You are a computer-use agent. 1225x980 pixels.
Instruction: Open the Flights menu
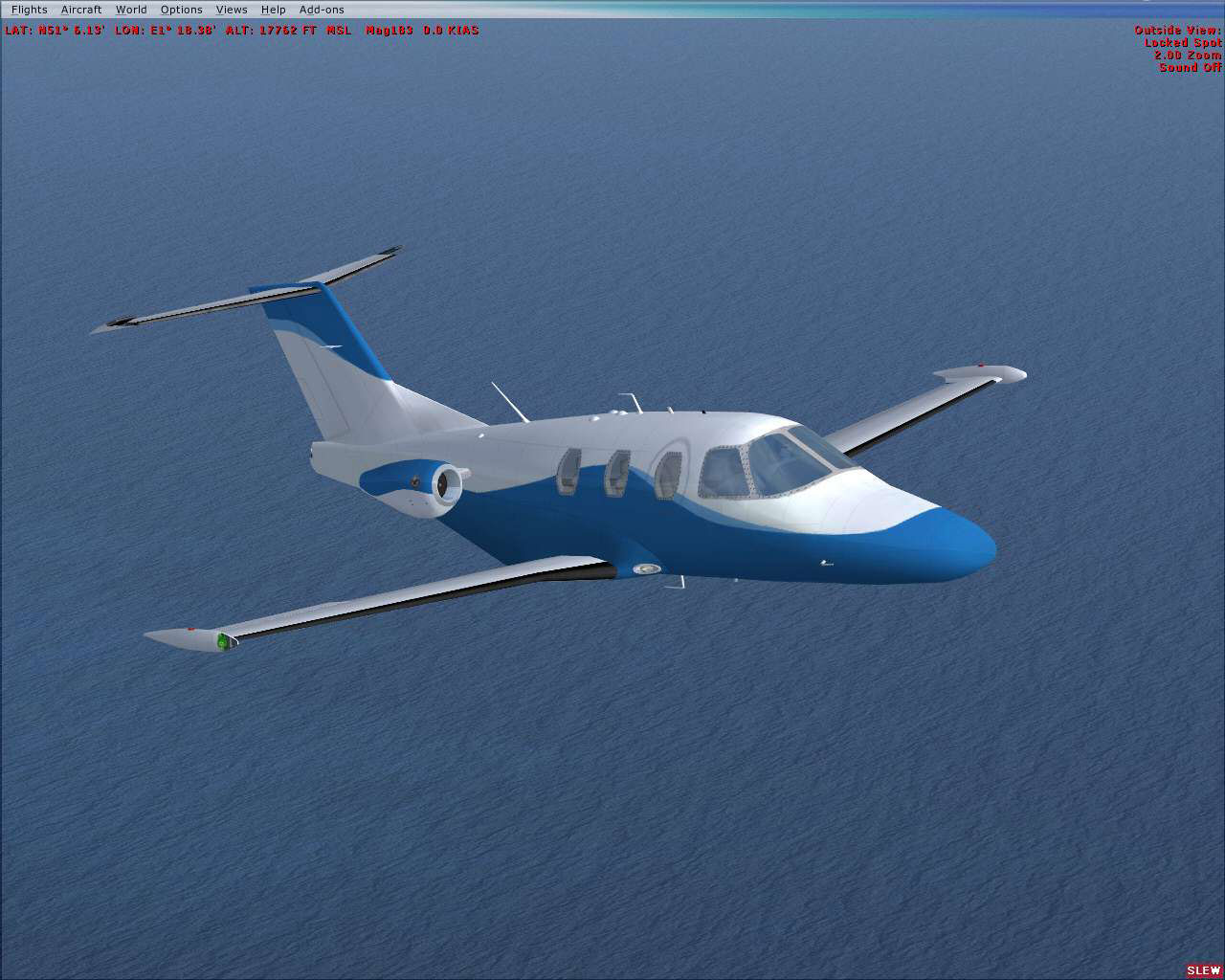point(28,9)
